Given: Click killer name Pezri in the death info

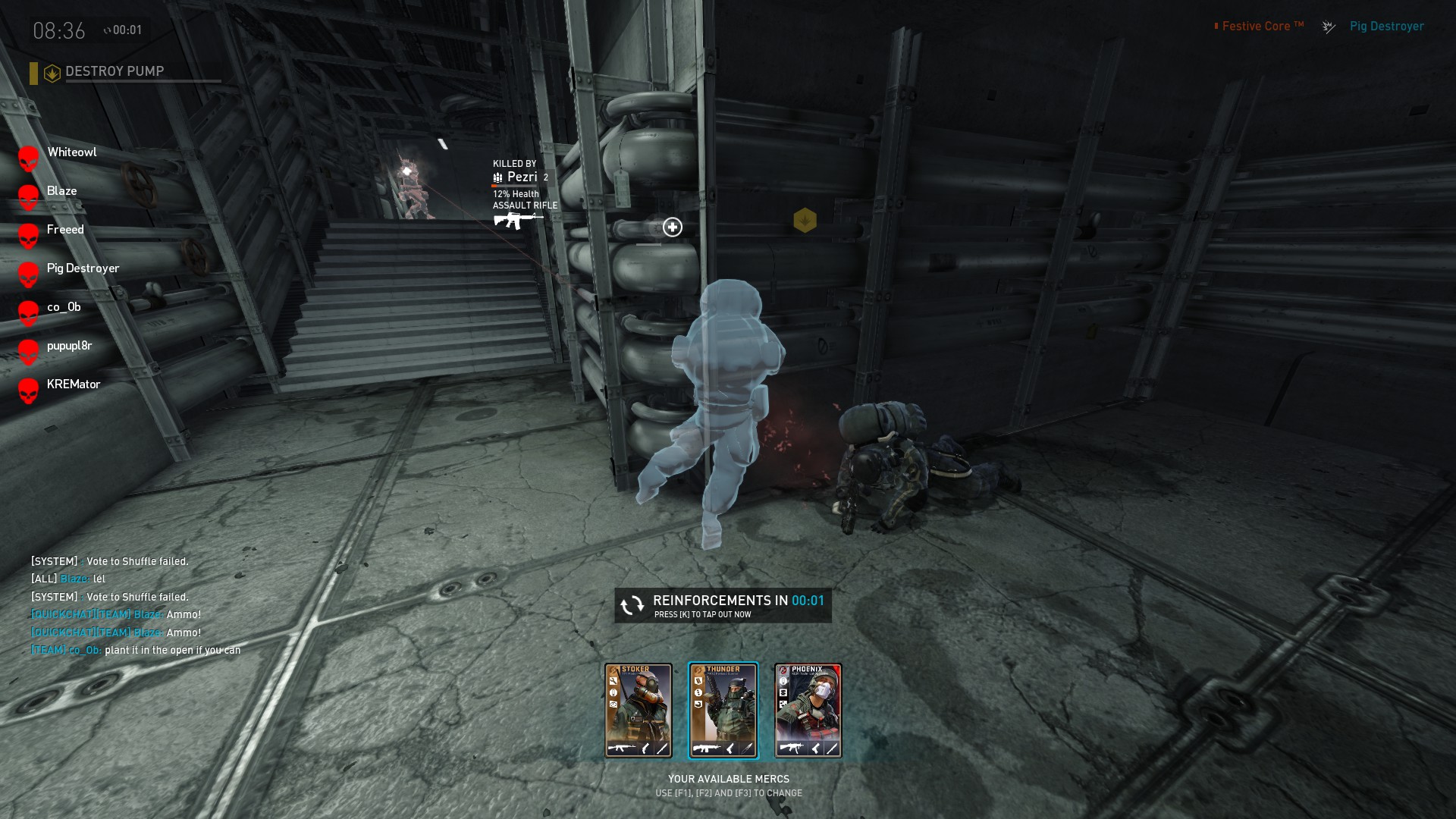Looking at the screenshot, I should coord(522,177).
